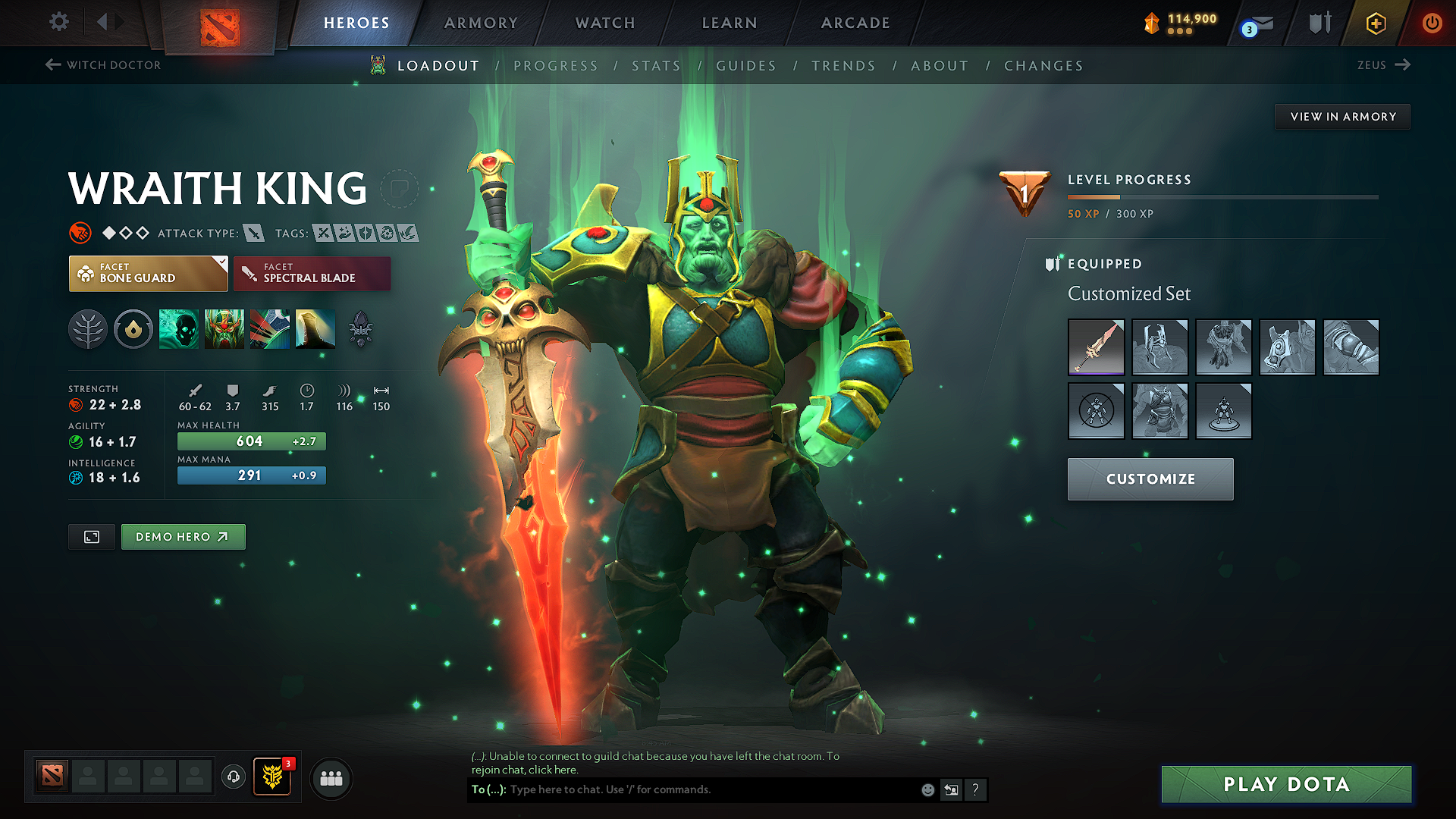
Task: Open the talent tree icon
Action: (x=88, y=329)
